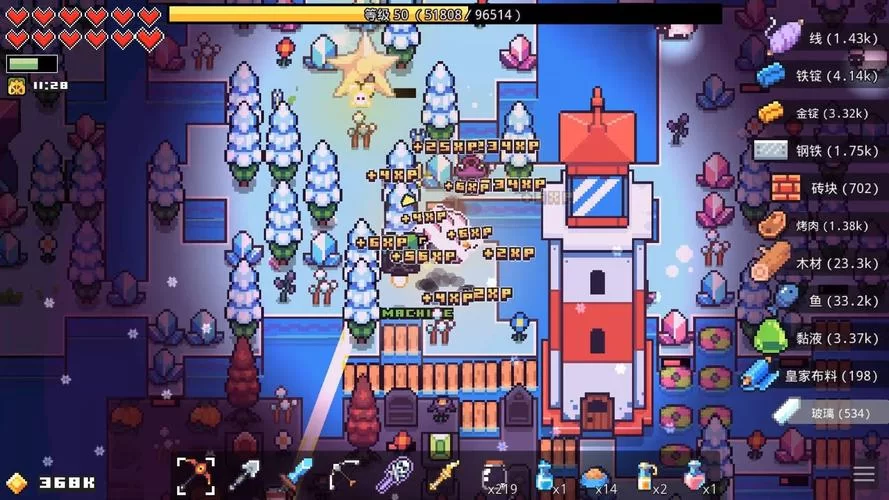Select the skull-headed rod slot
This screenshot has width=889, height=500.
[x=397, y=474]
